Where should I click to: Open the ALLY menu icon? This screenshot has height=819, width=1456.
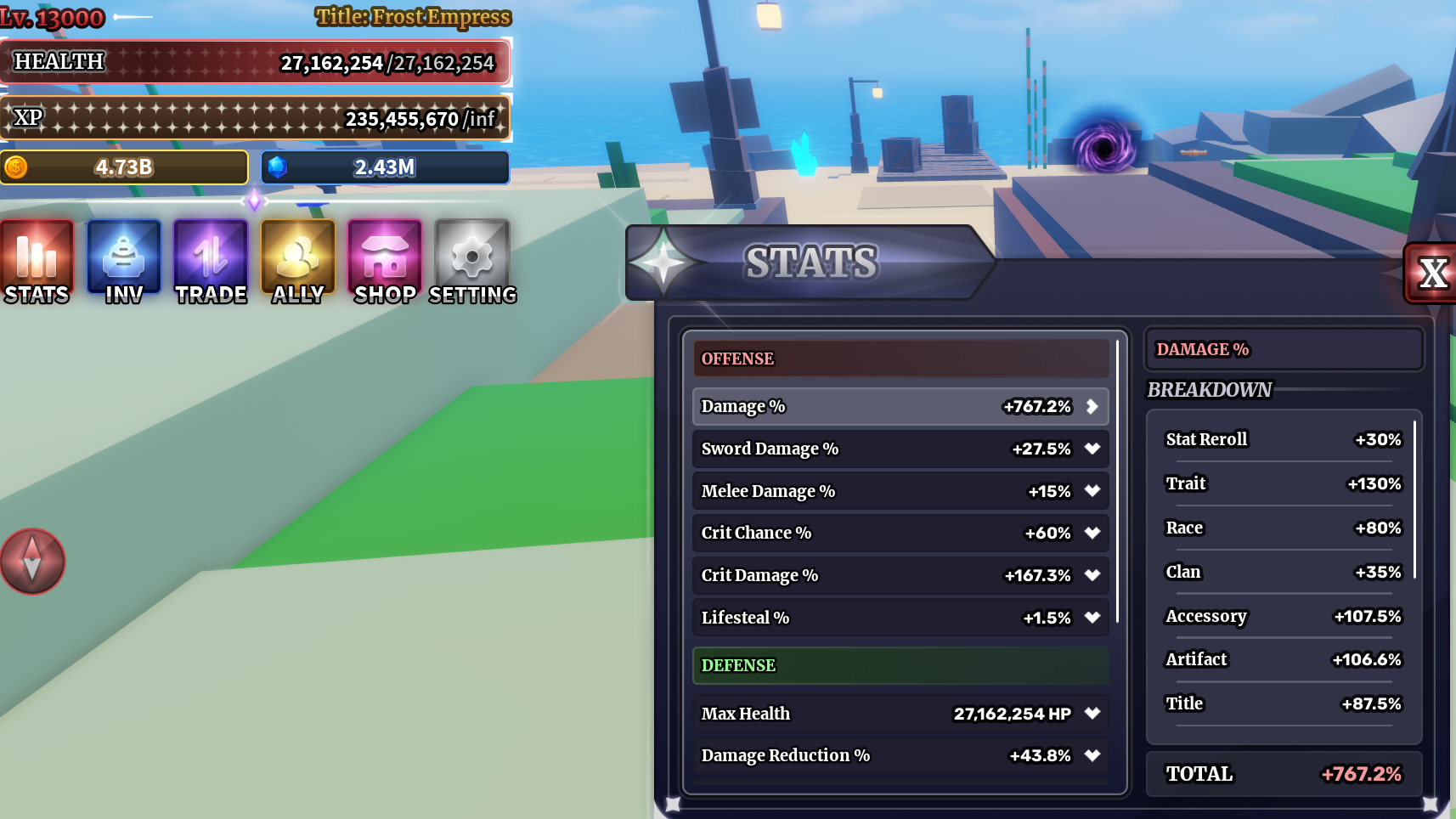coord(298,260)
